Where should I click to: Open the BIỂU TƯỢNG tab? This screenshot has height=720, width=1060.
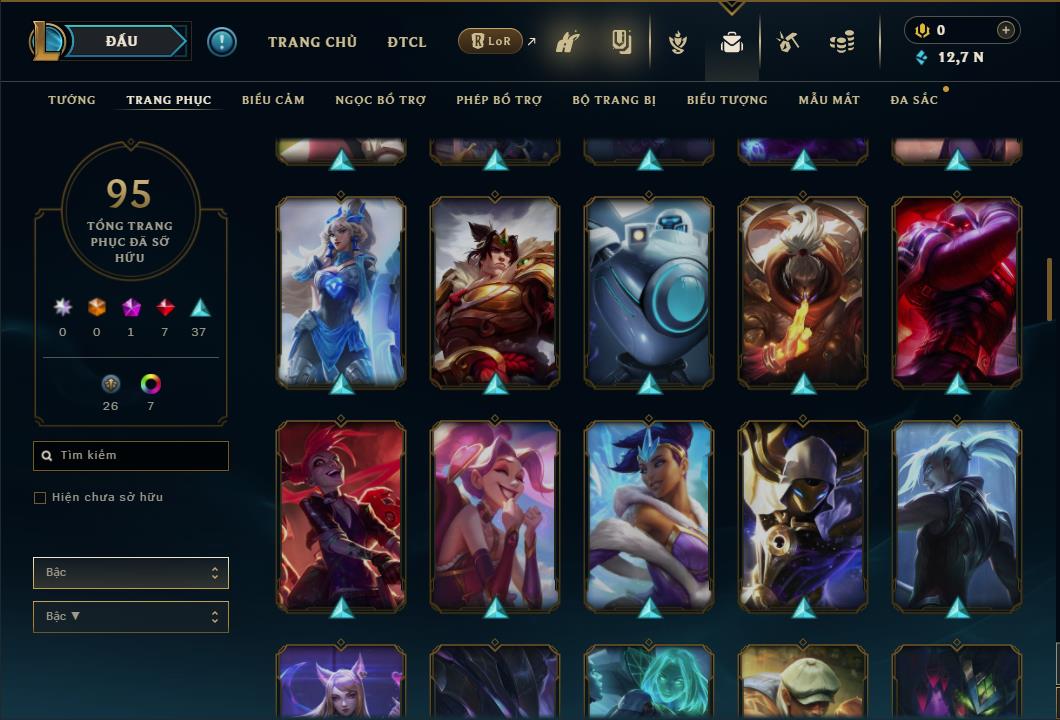727,100
